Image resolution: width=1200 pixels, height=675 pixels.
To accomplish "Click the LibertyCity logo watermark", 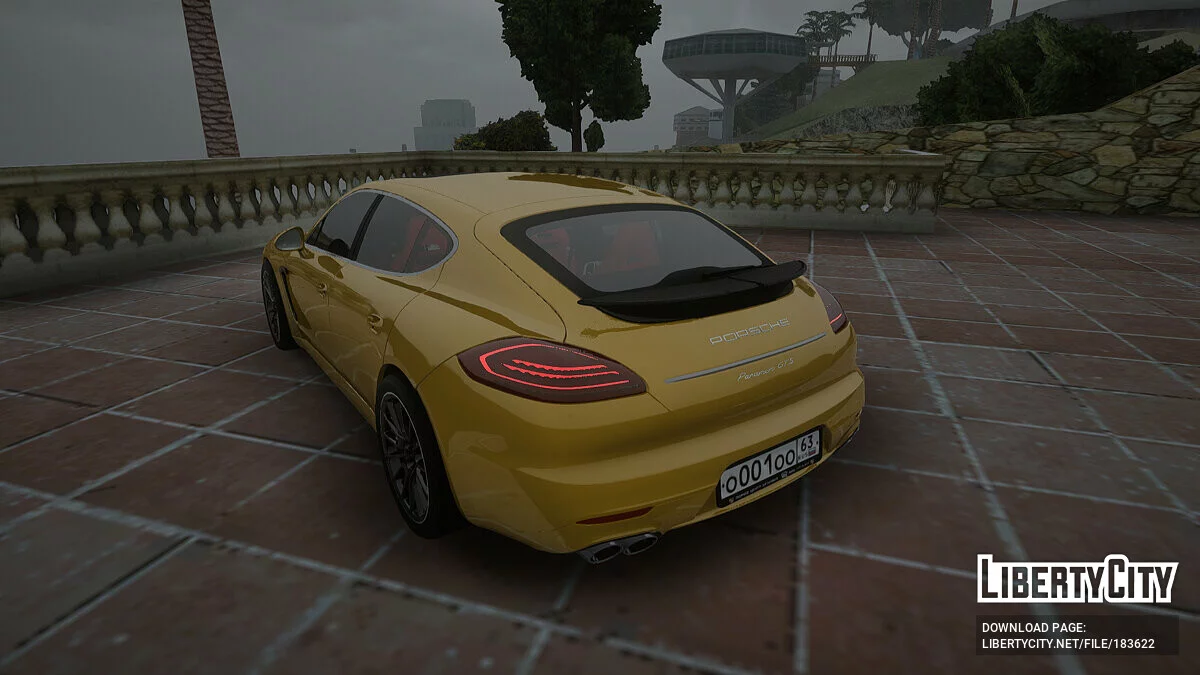I will 1077,579.
